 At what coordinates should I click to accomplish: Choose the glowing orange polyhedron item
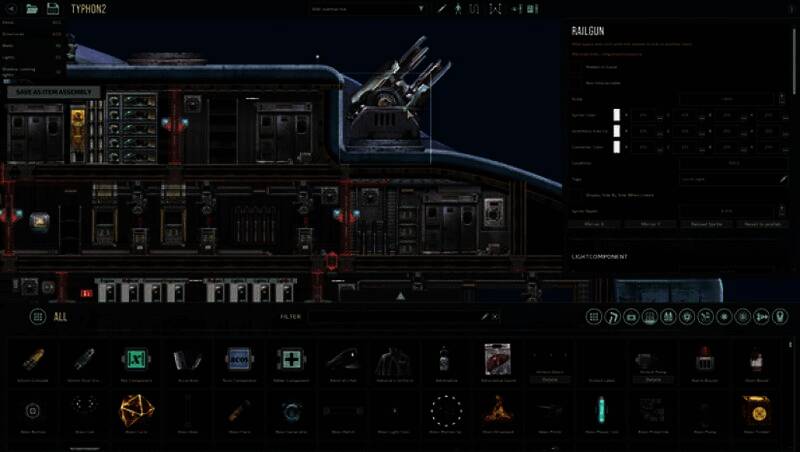[x=135, y=409]
